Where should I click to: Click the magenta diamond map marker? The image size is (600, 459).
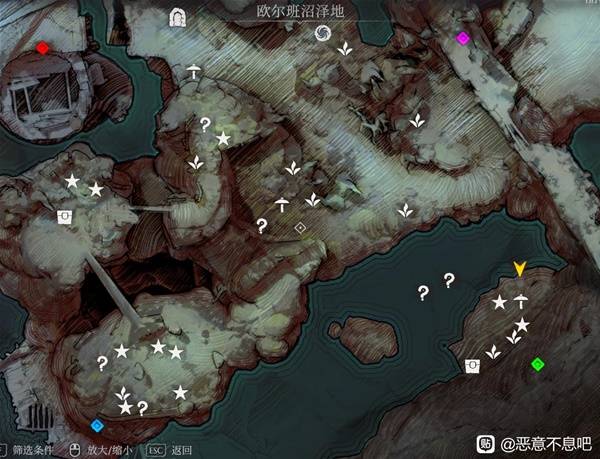pos(462,38)
